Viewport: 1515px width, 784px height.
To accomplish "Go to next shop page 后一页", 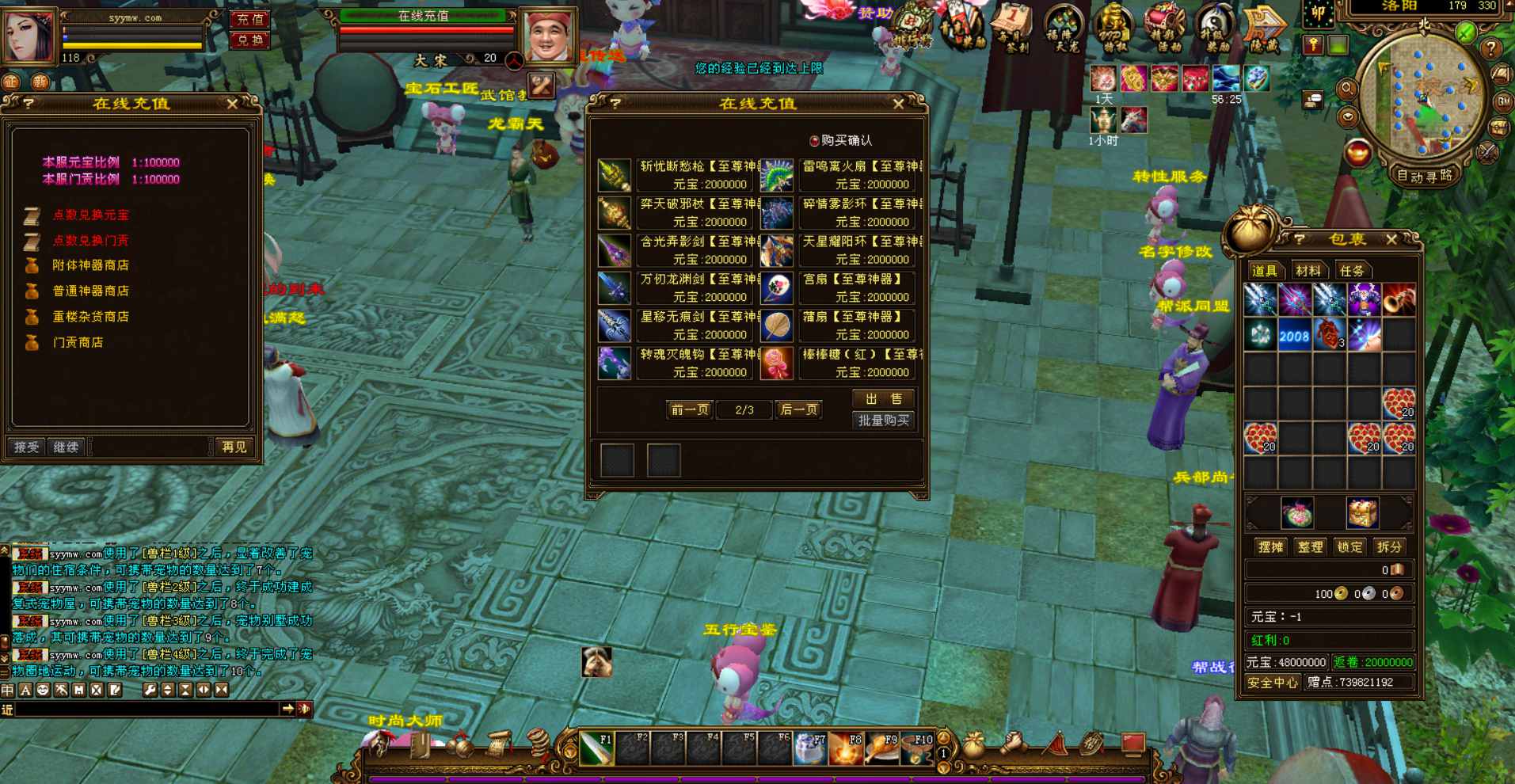I will (x=798, y=409).
